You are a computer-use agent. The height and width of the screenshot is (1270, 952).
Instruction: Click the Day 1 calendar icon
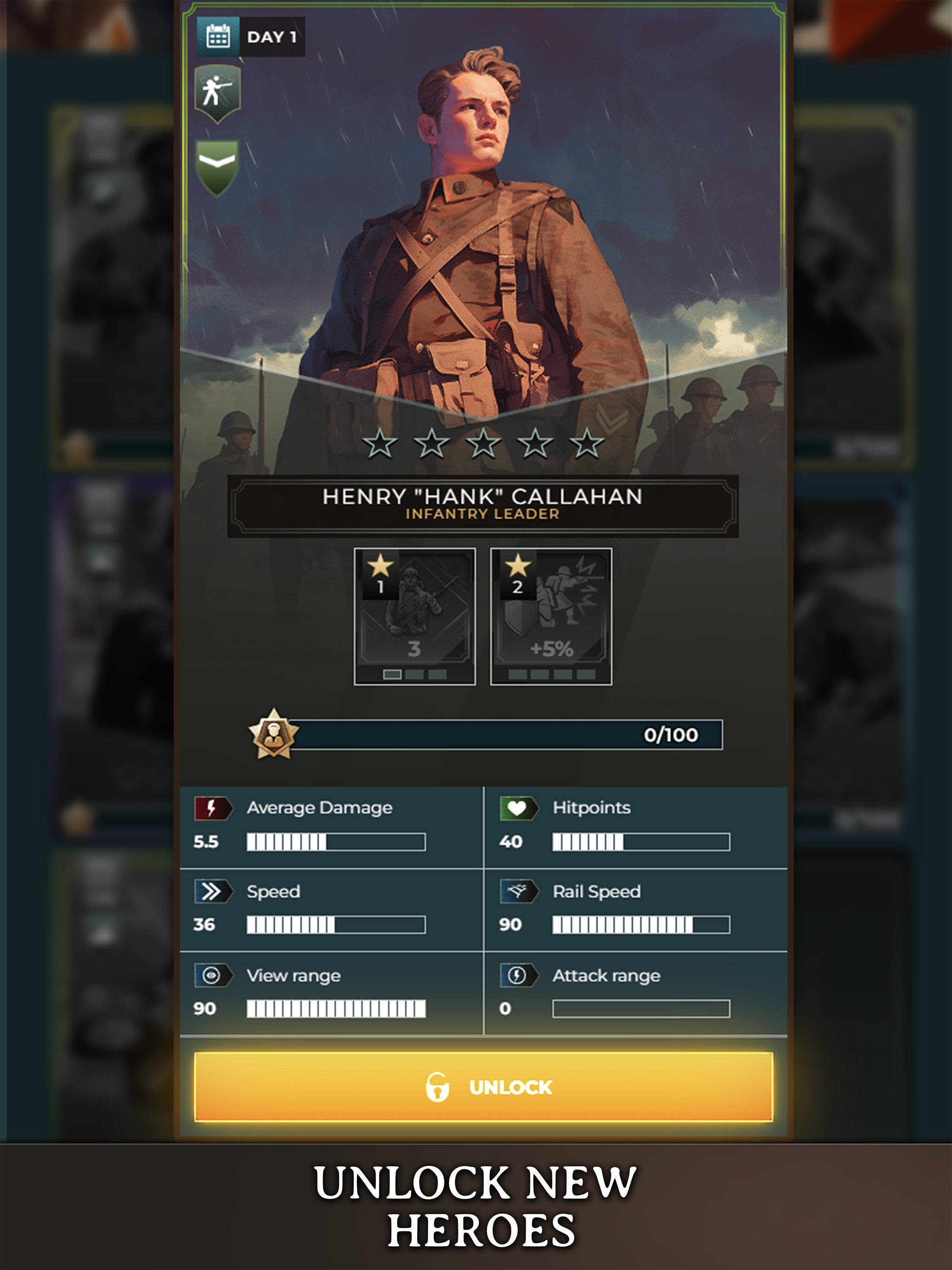[217, 36]
